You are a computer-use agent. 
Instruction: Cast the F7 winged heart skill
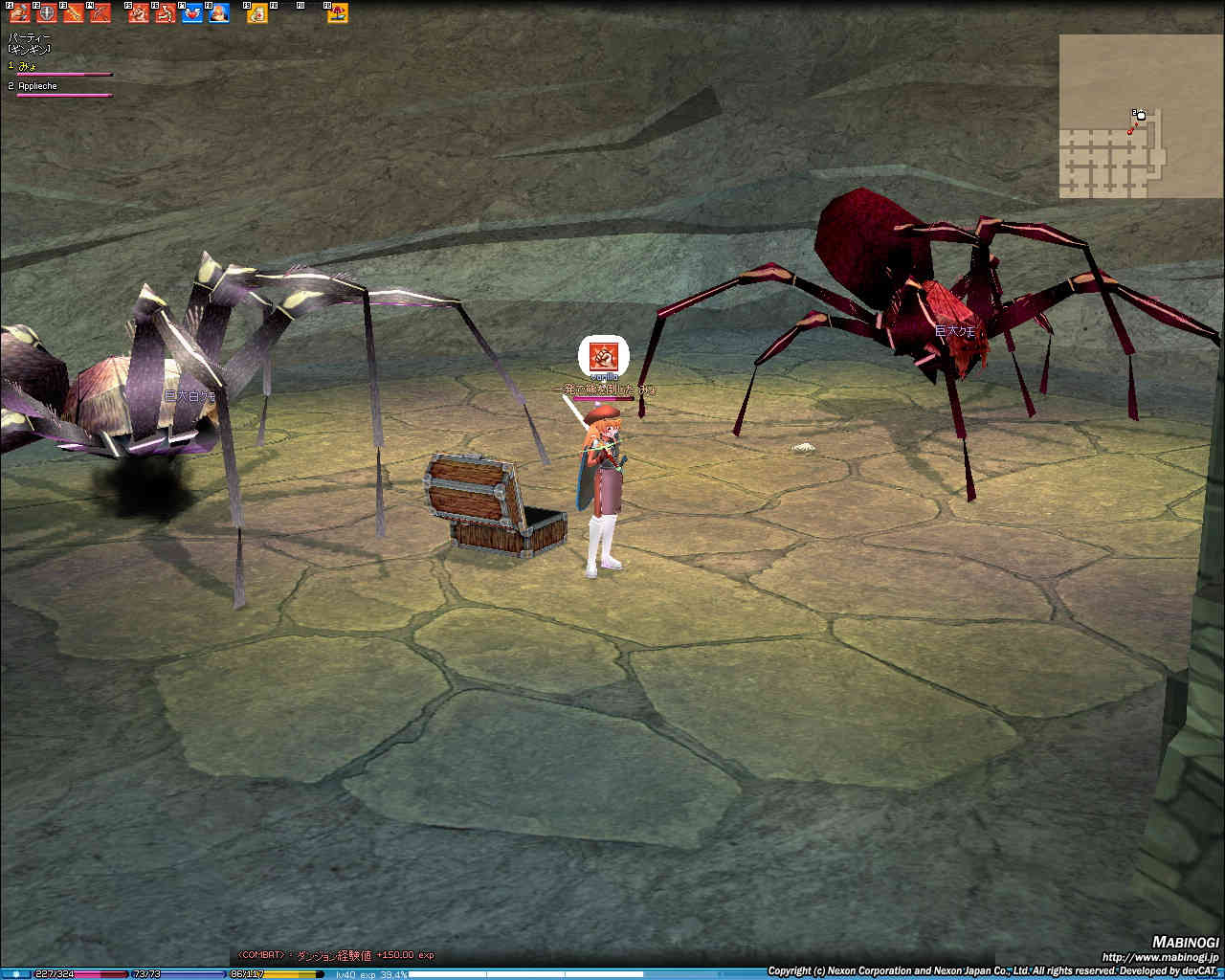192,13
